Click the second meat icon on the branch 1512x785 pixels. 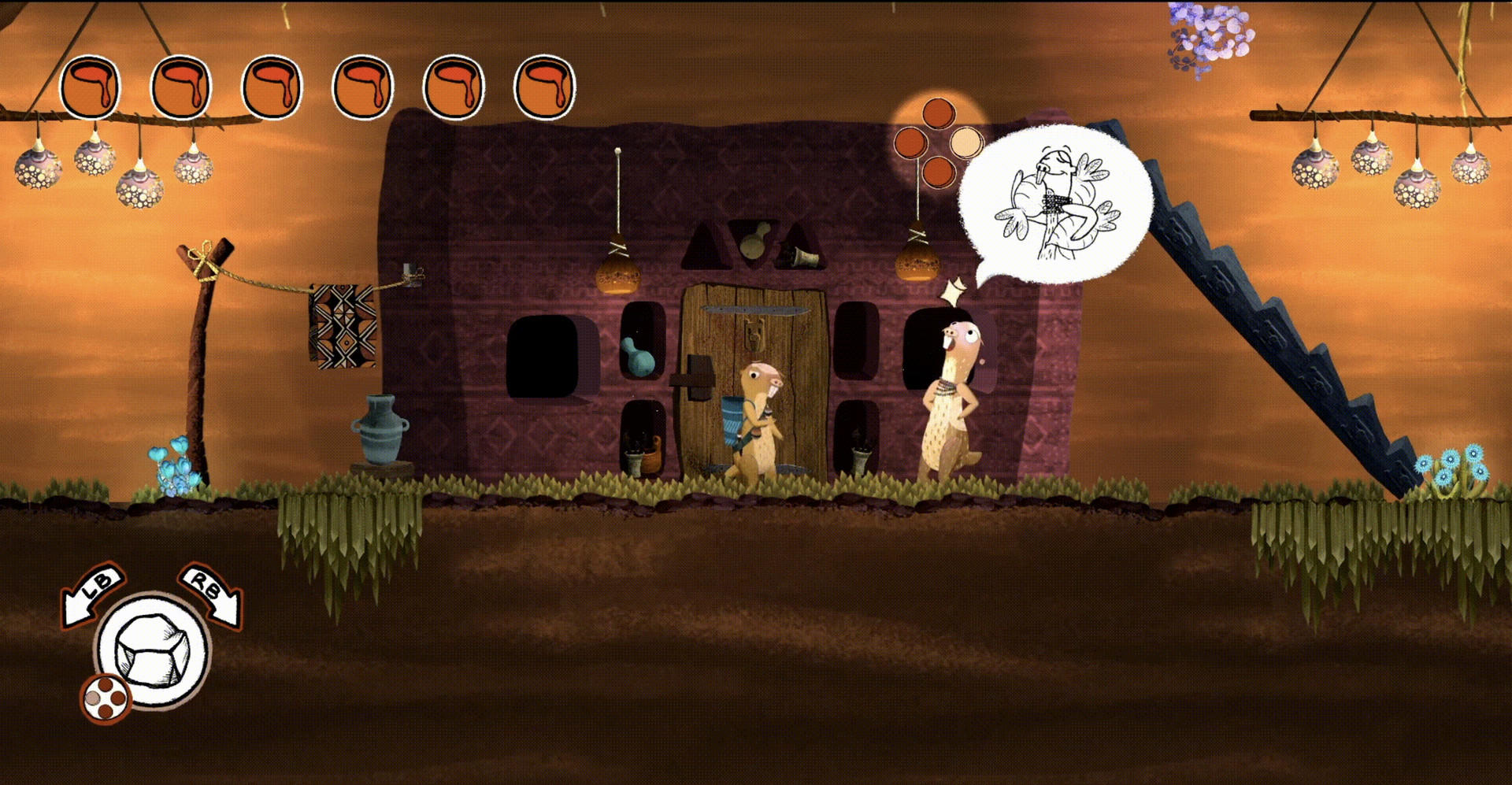[x=181, y=87]
